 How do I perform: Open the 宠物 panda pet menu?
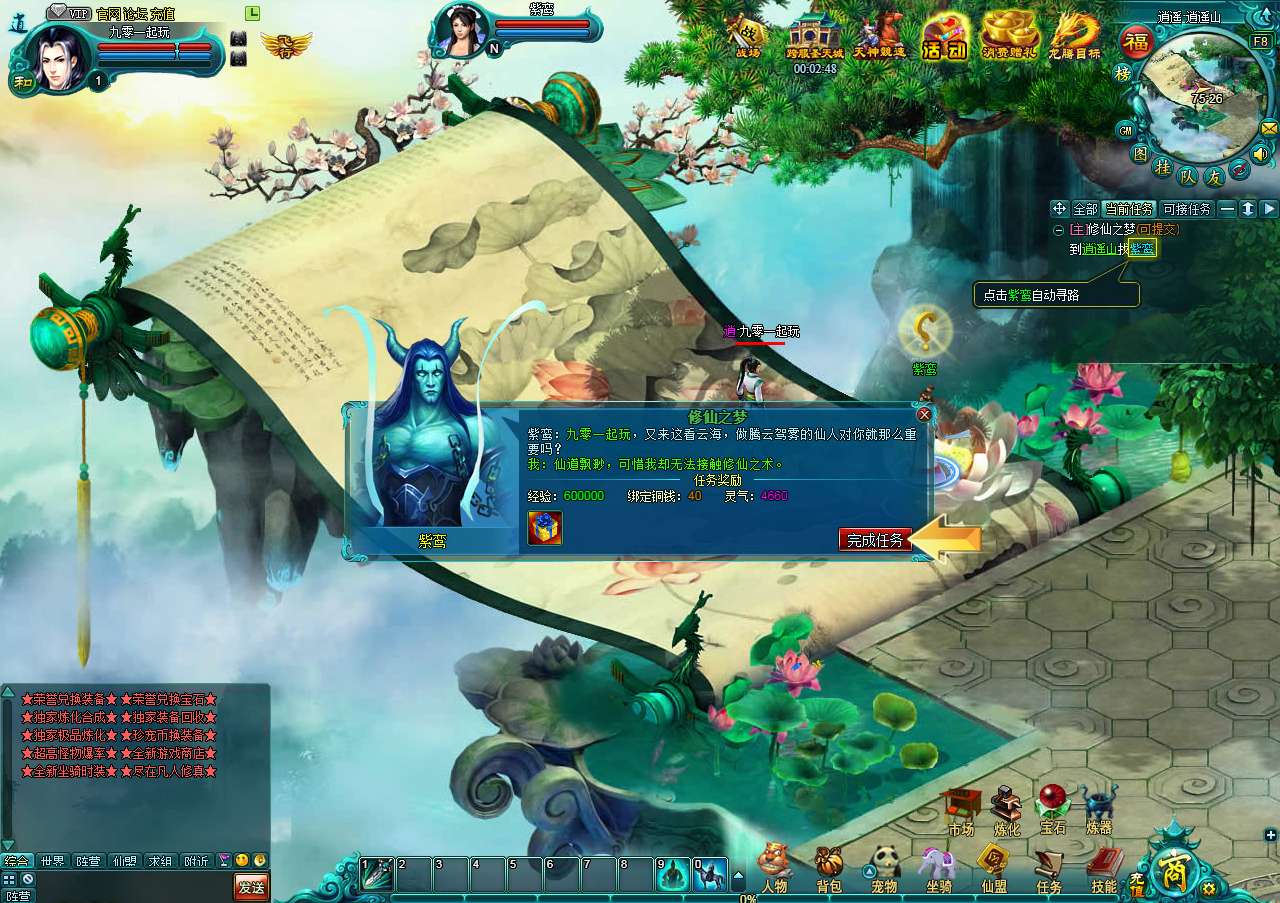click(x=884, y=866)
